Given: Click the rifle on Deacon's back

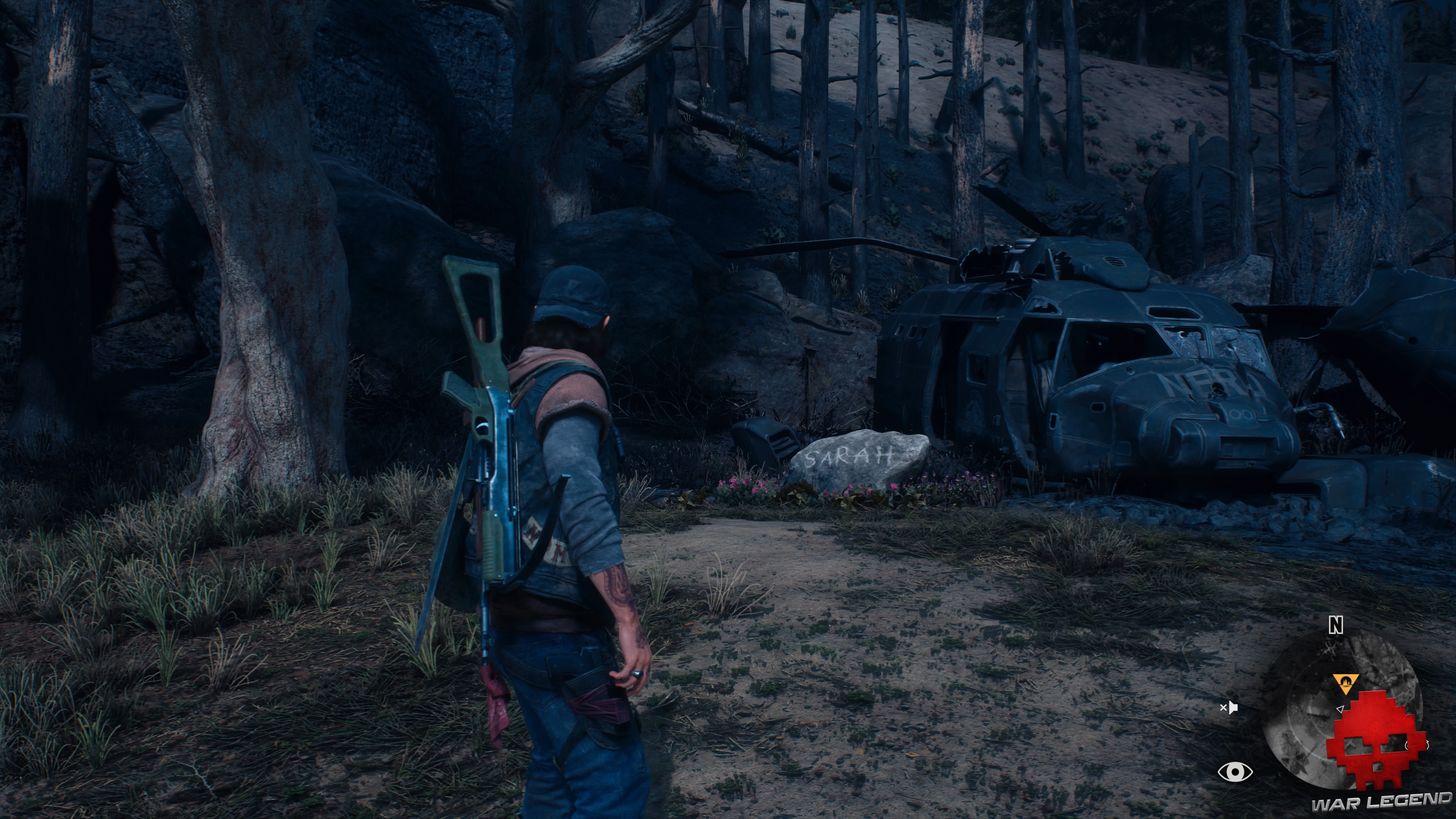Looking at the screenshot, I should pos(487,430).
